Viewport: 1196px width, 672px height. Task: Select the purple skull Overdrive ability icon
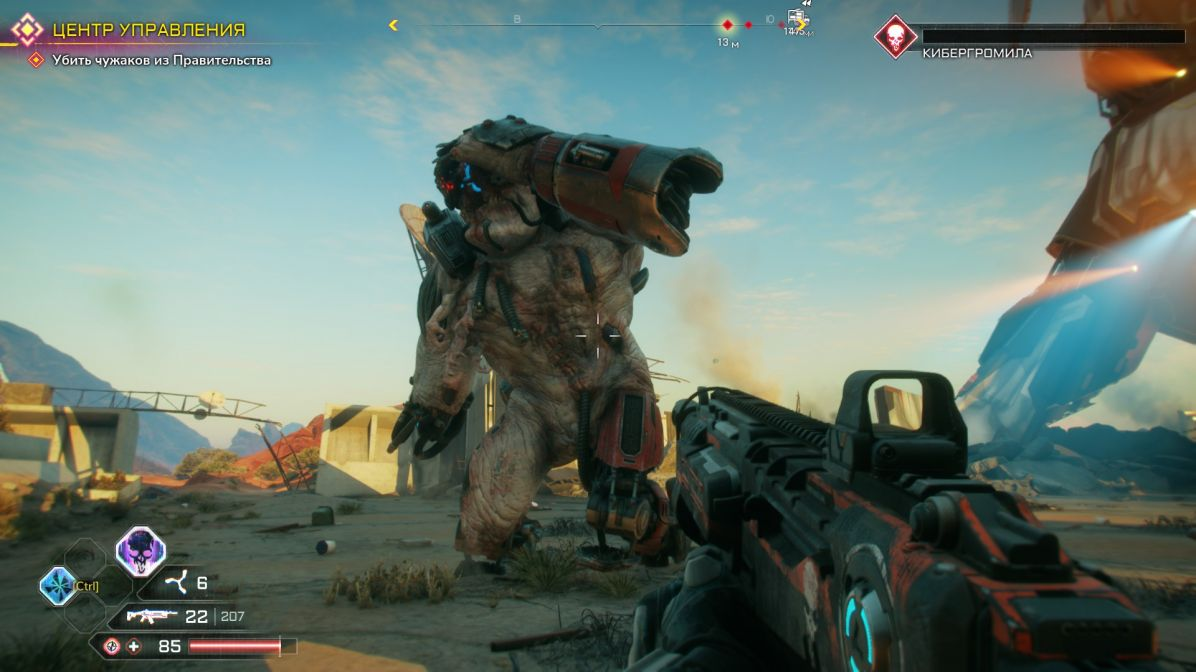tap(140, 551)
